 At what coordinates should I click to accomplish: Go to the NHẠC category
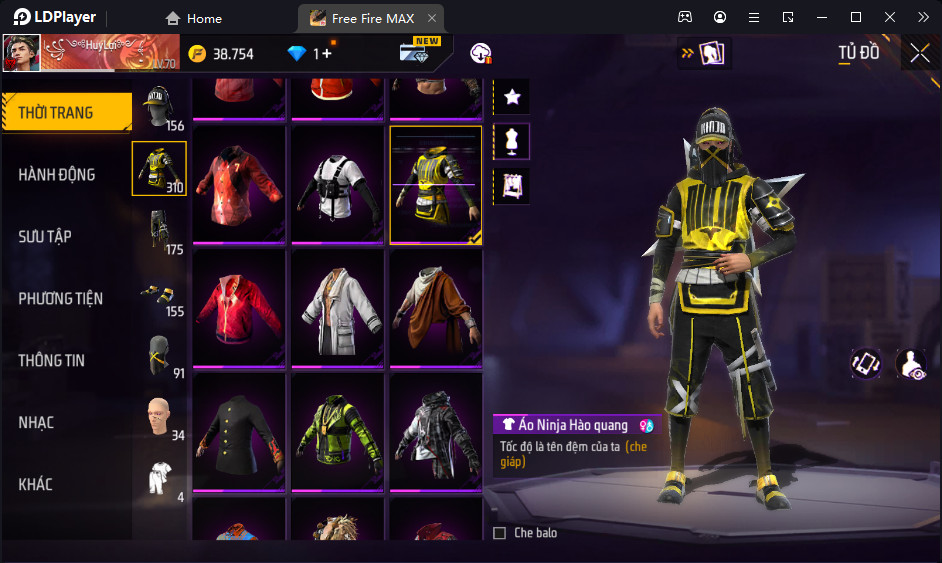coord(36,423)
